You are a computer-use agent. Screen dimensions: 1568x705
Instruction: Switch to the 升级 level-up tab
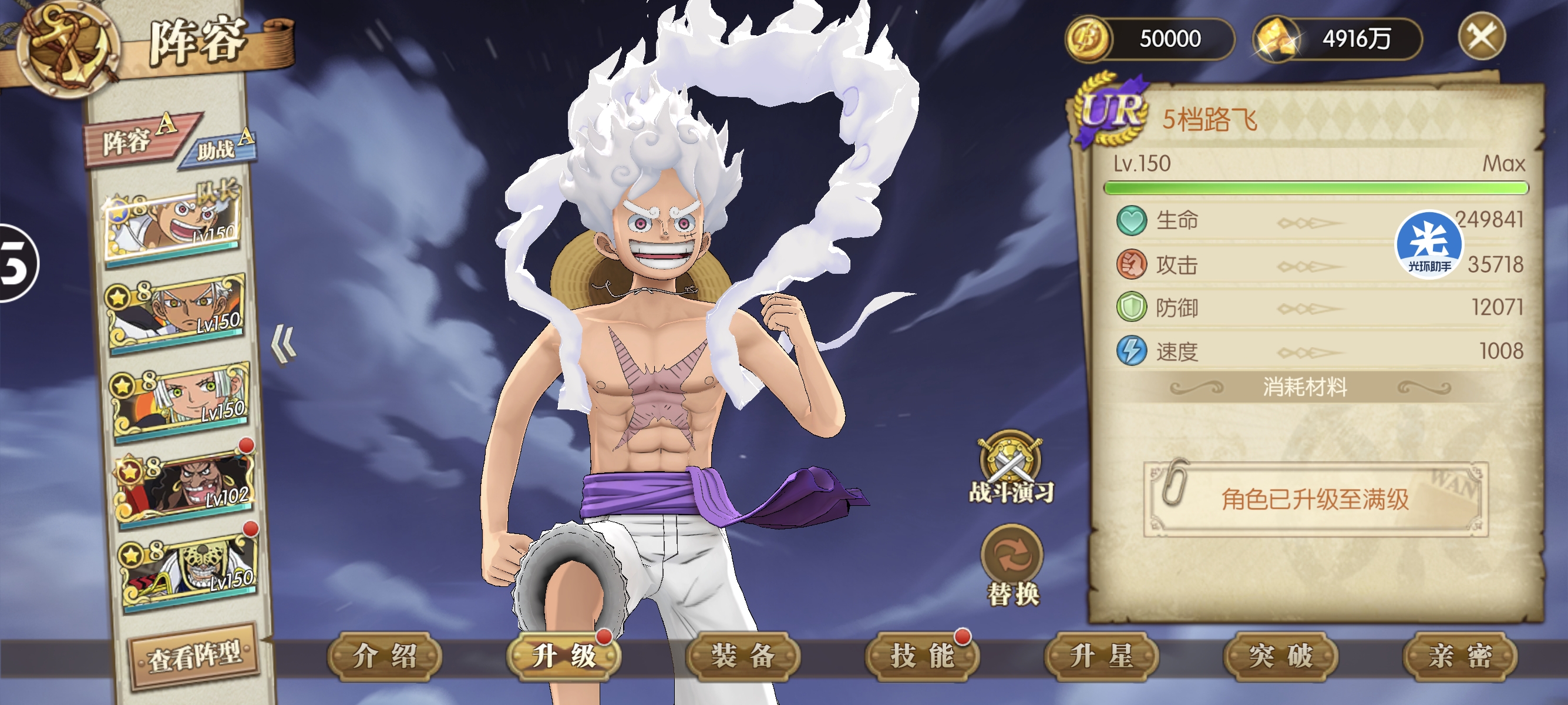coord(564,656)
